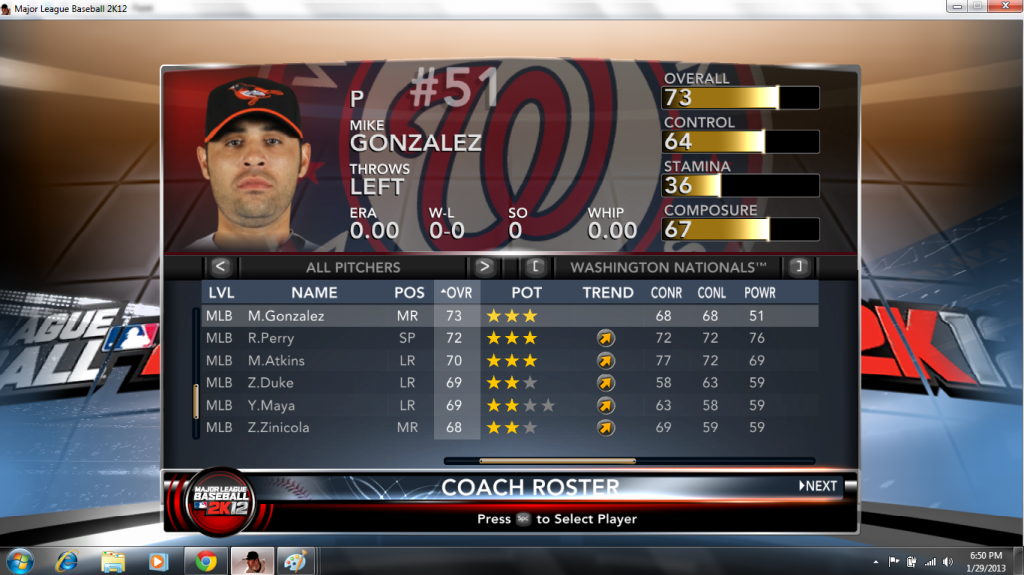
Task: Sort the roster by POS column
Action: (409, 293)
